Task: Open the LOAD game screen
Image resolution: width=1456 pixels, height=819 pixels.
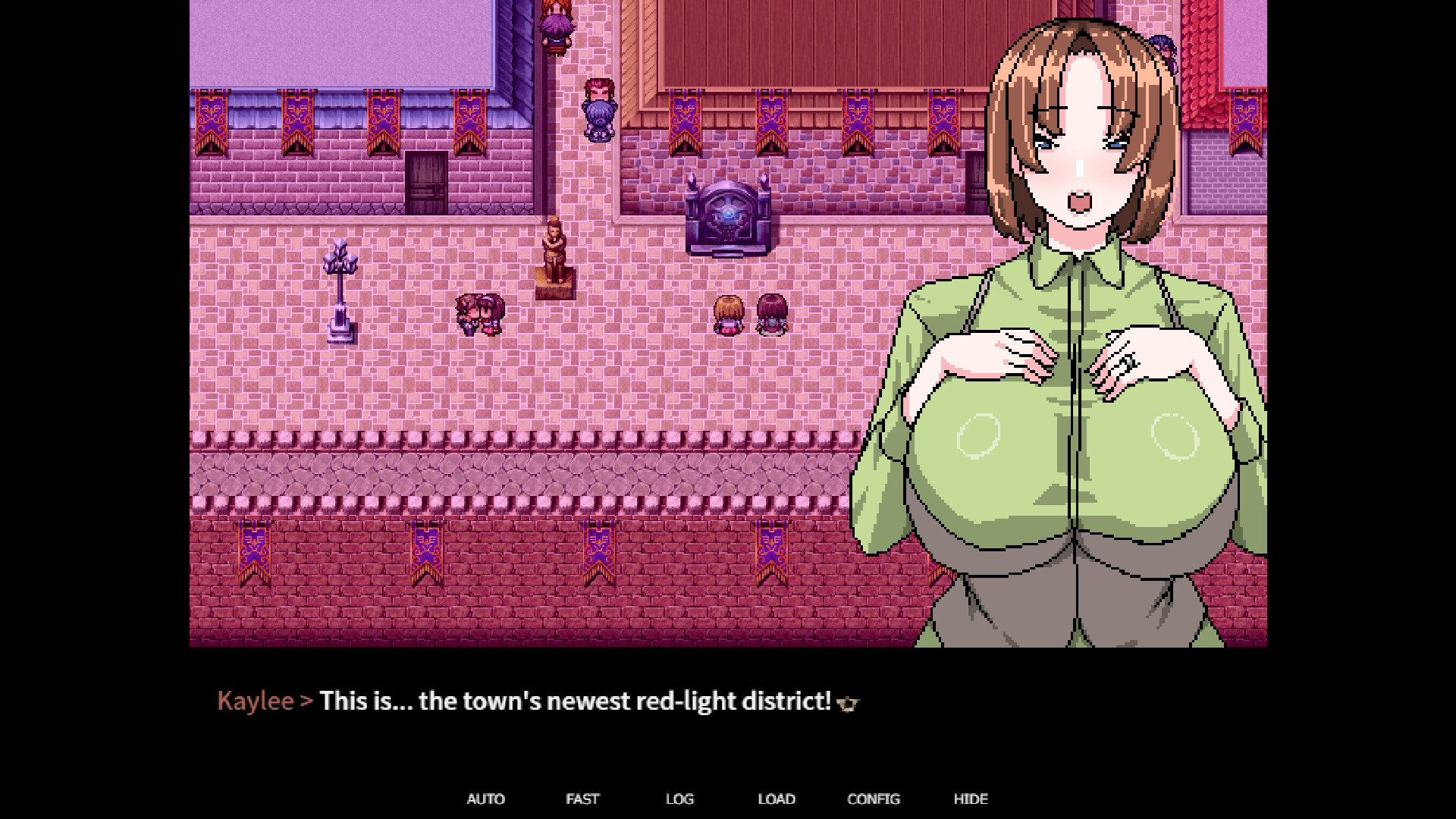Action: click(x=776, y=799)
